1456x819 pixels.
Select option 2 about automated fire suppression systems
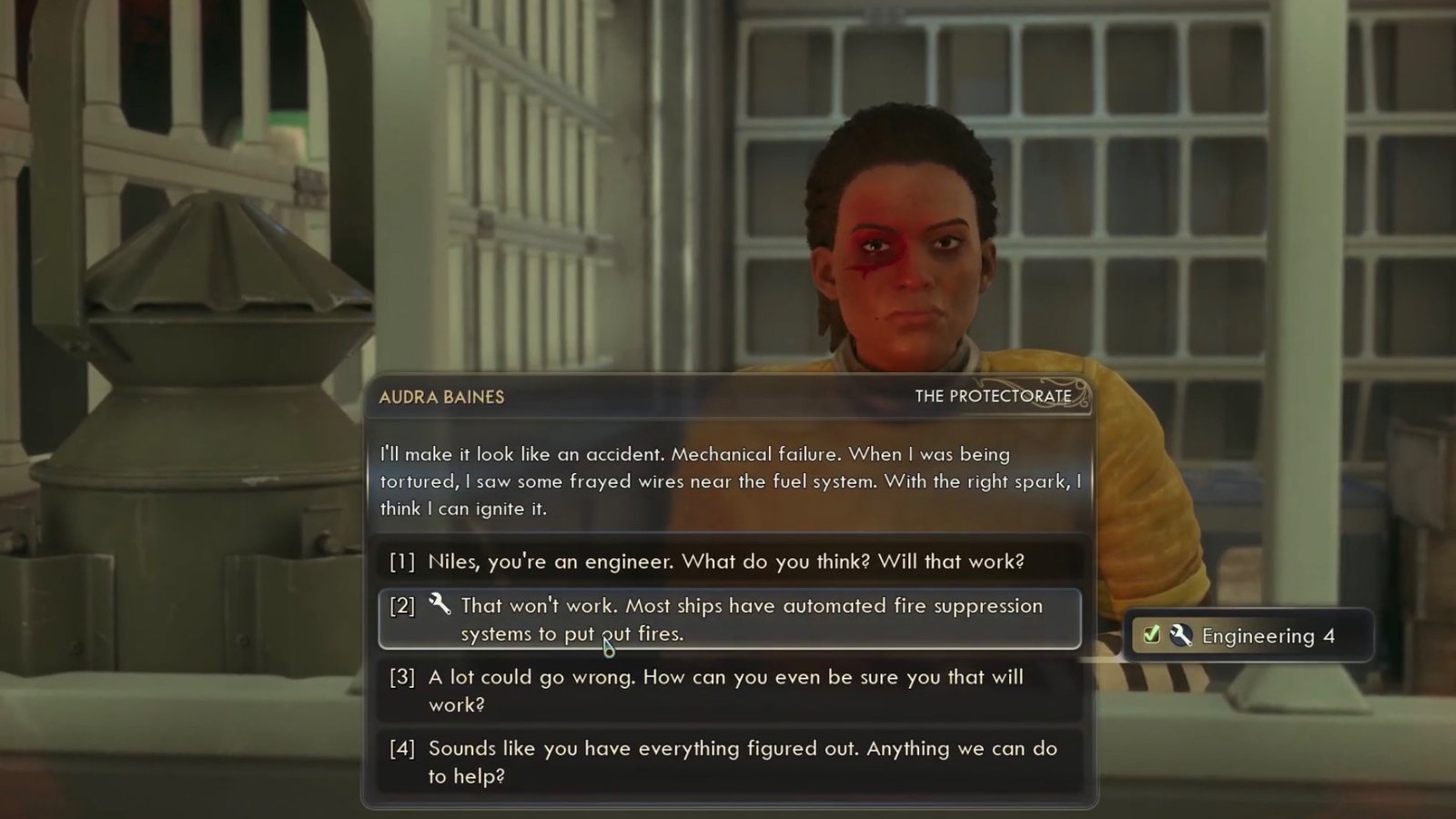pos(728,619)
